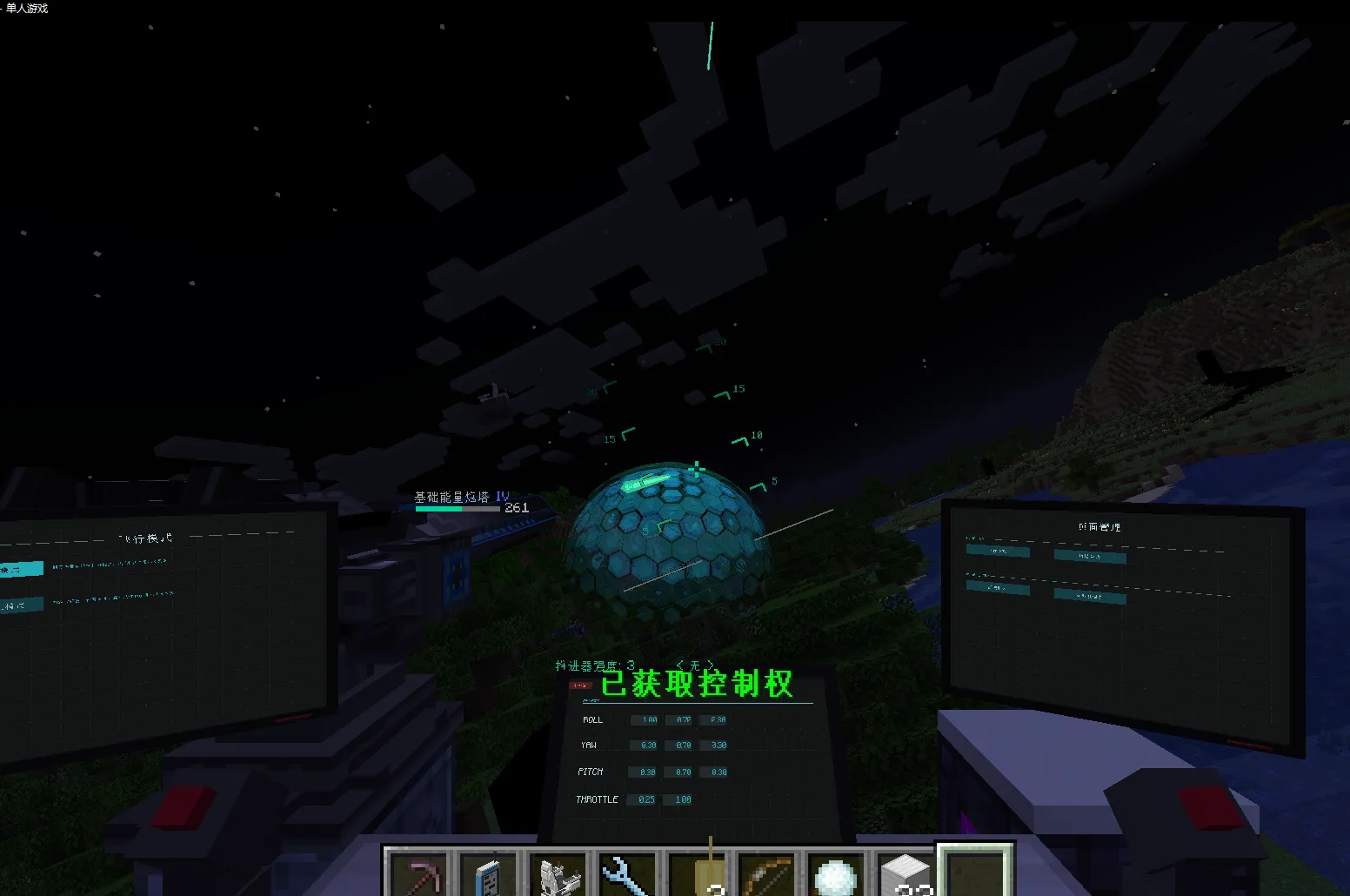Click the ROLL 1.00 value field
This screenshot has height=896, width=1350.
[x=644, y=719]
